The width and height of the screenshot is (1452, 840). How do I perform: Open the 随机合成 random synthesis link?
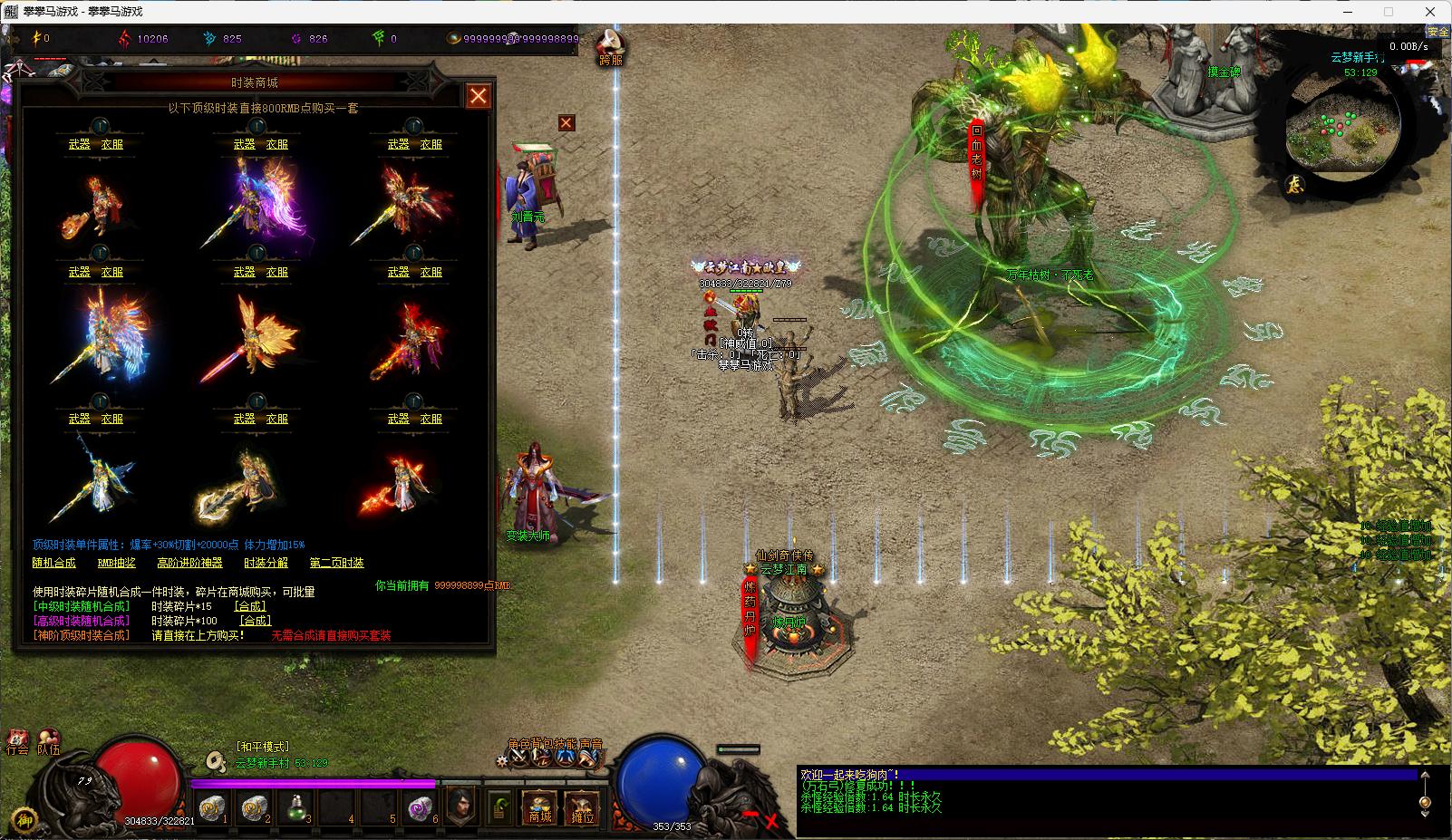click(54, 563)
